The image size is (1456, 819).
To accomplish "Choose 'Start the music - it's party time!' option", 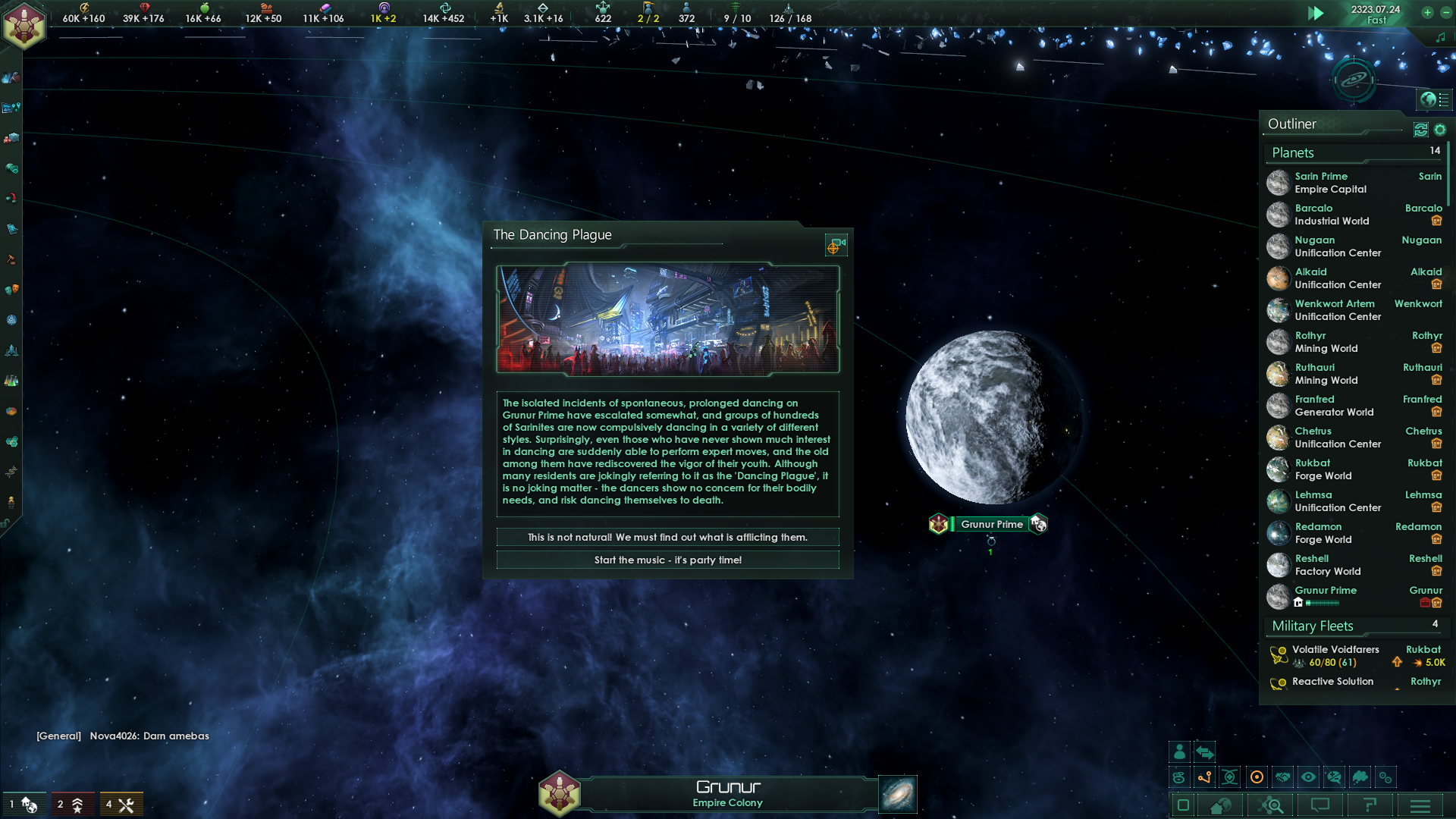I will [667, 560].
